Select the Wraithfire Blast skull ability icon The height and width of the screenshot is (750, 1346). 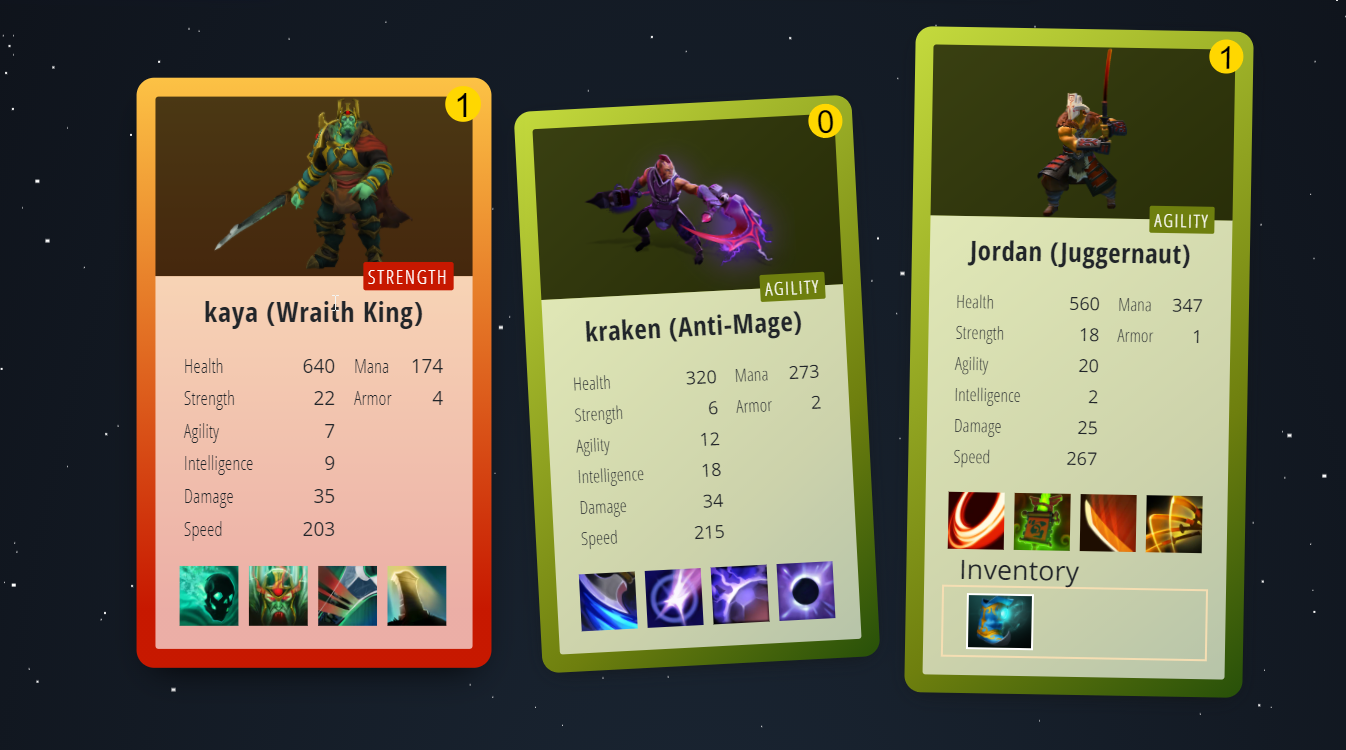(x=209, y=595)
